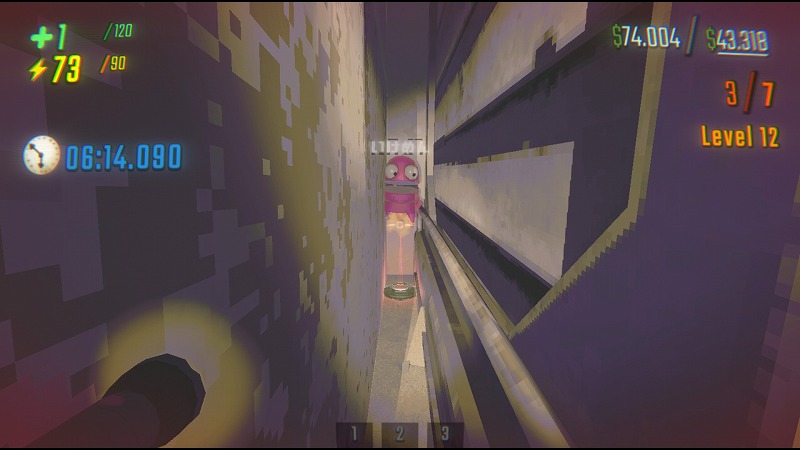
Task: Choose inventory slot 2
Action: tap(399, 434)
